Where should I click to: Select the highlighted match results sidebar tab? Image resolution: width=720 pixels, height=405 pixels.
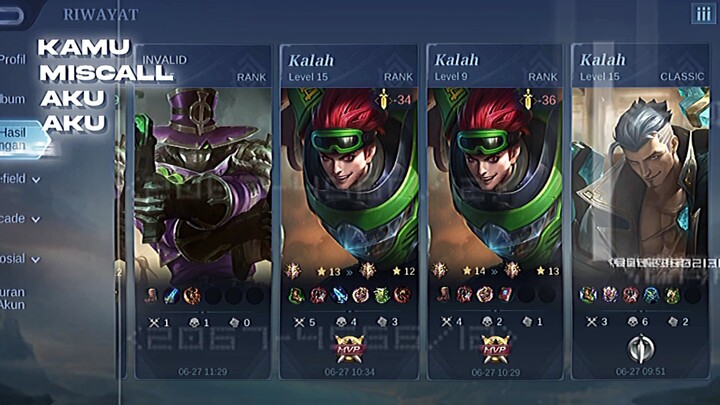pyautogui.click(x=18, y=138)
